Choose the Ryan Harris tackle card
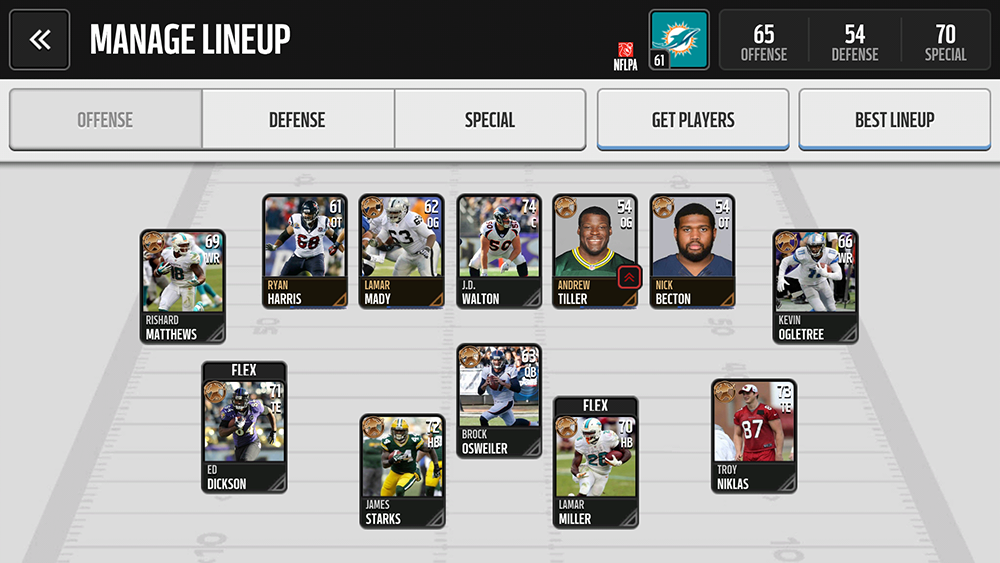Image resolution: width=1000 pixels, height=563 pixels. pos(305,251)
